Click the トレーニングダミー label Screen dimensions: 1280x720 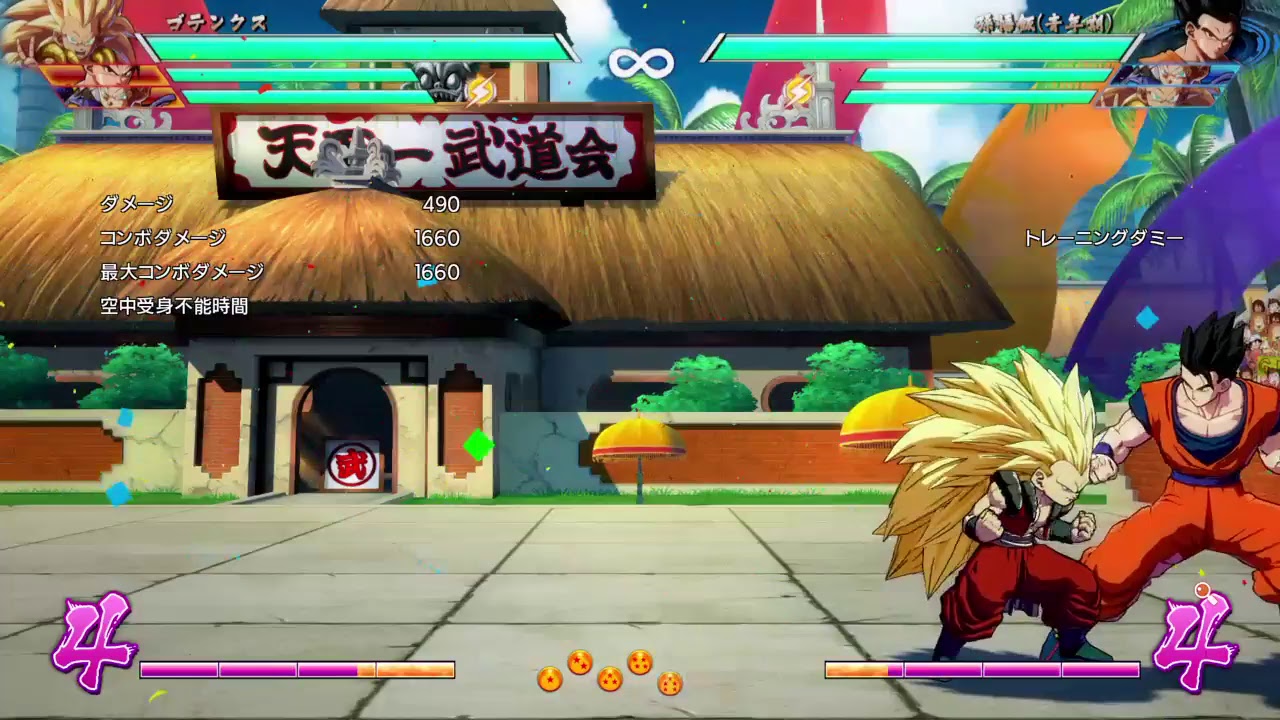pos(1105,238)
